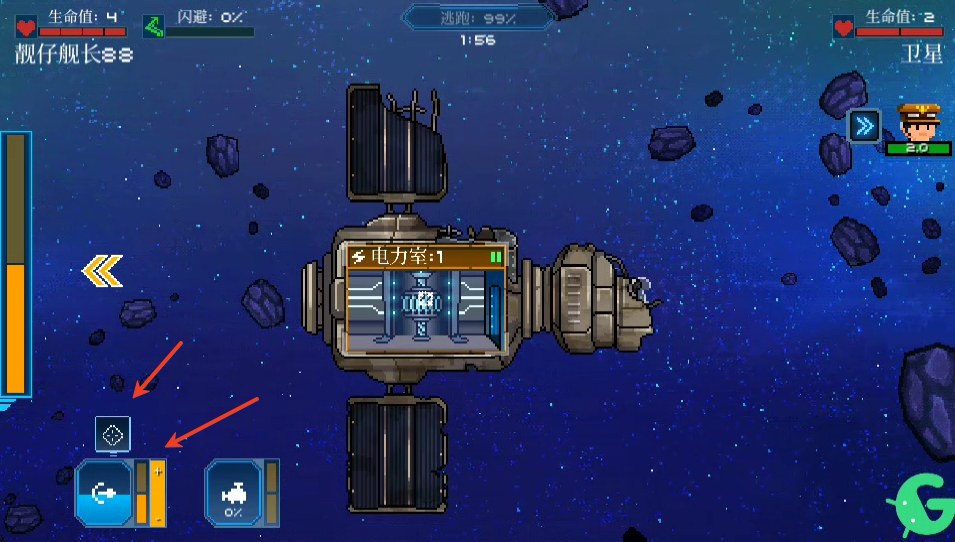Tap the yellow double-chevron arrow

[102, 271]
